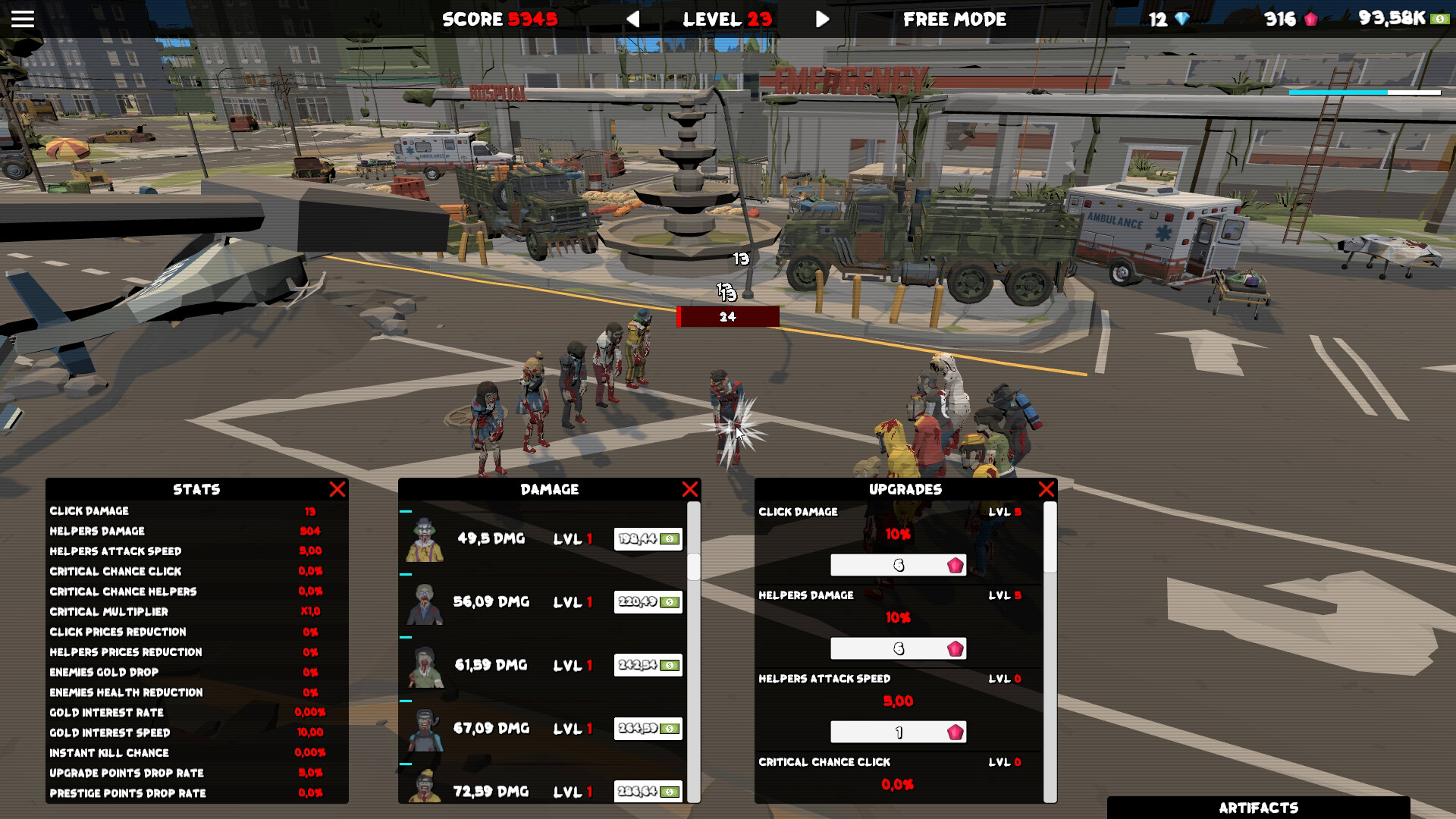Close the Damage panel
The width and height of the screenshot is (1456, 819).
point(690,489)
